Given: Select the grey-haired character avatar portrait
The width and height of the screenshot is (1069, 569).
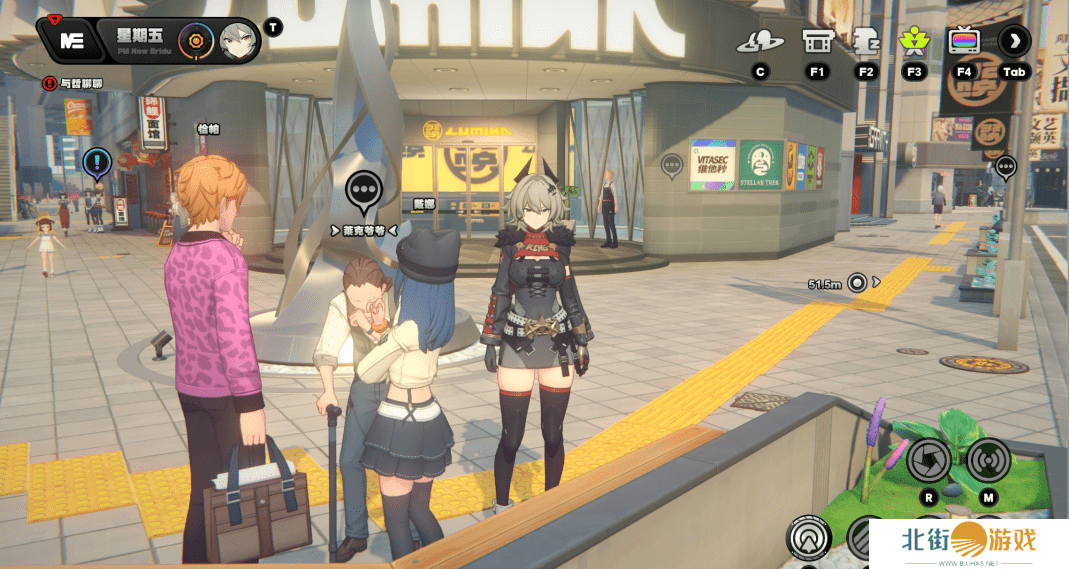Looking at the screenshot, I should (x=238, y=41).
